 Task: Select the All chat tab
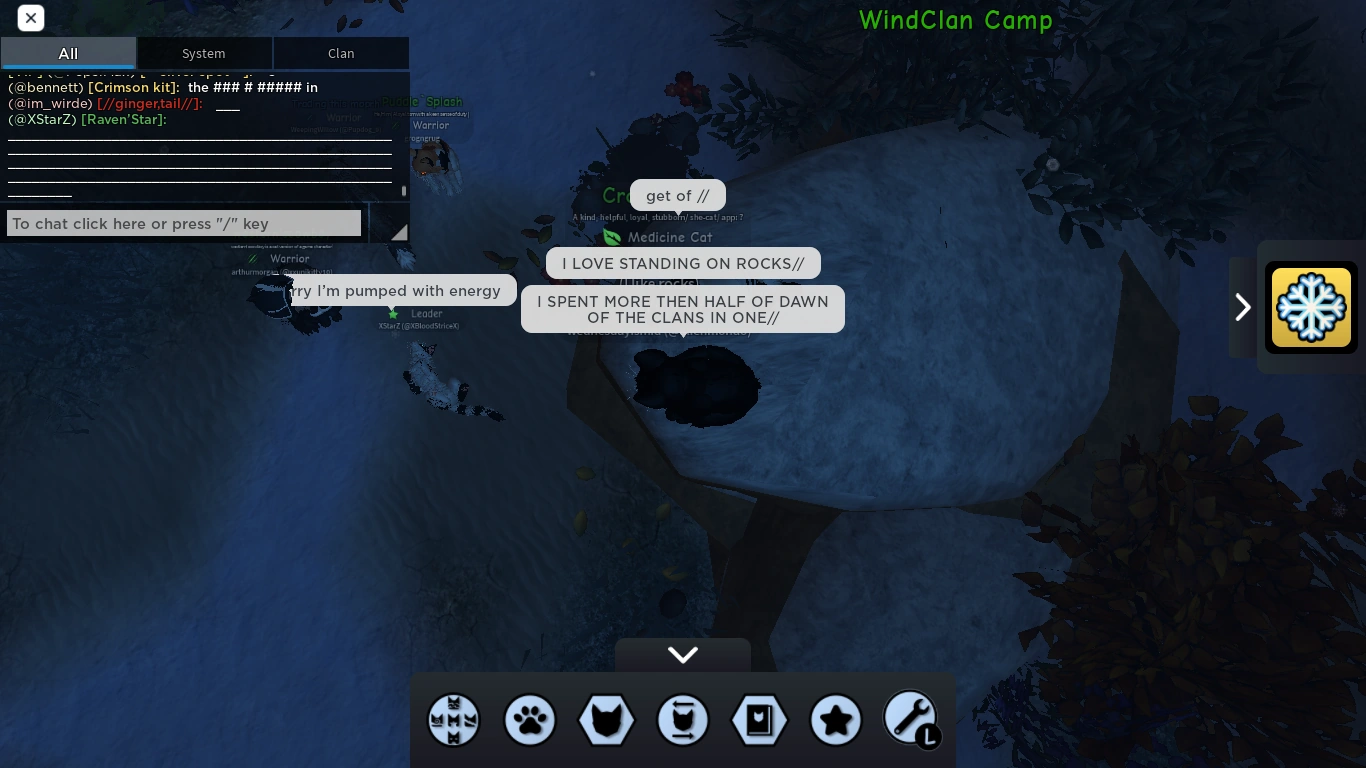pyautogui.click(x=68, y=53)
